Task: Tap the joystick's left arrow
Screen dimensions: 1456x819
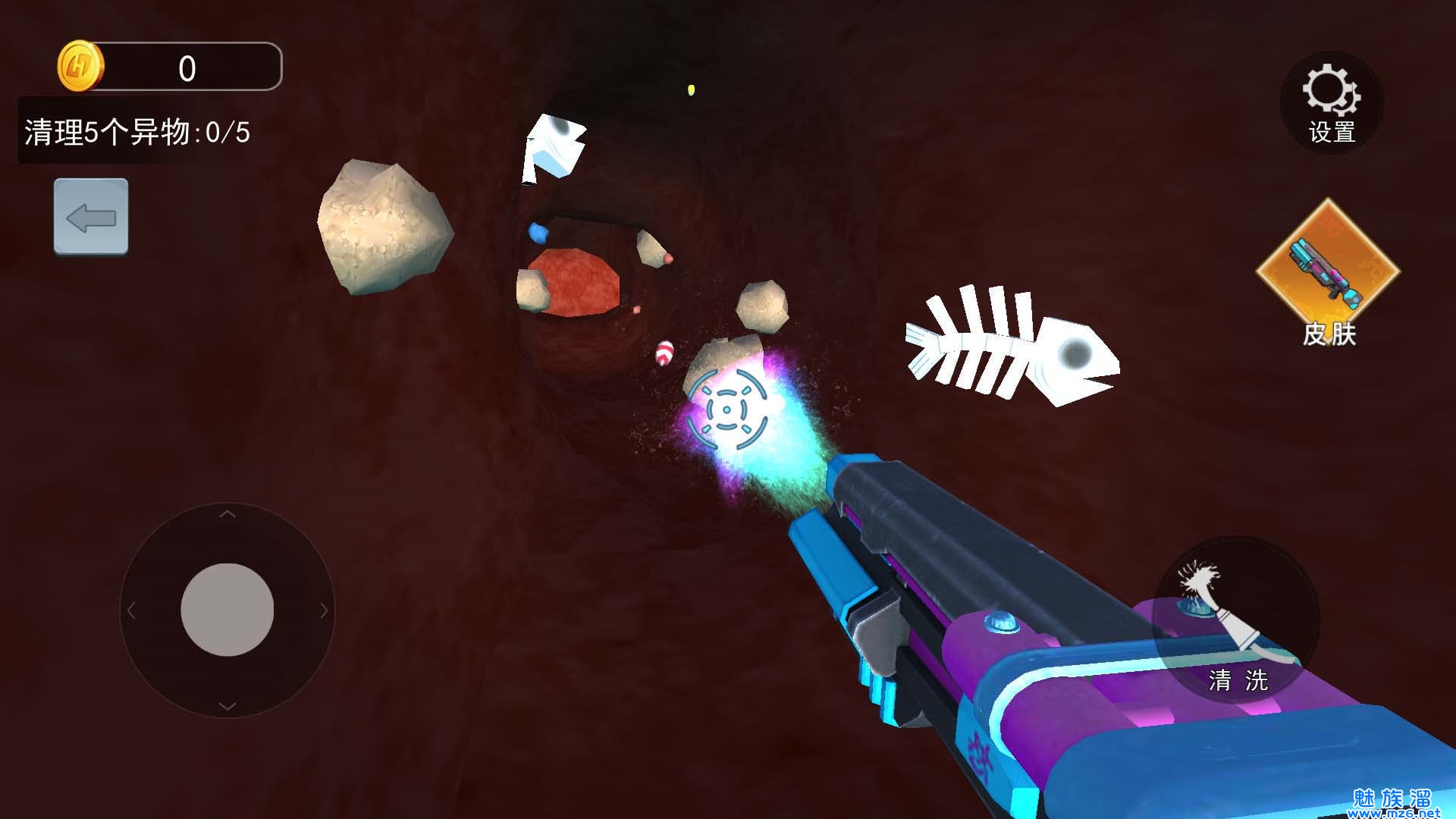Action: [x=131, y=610]
